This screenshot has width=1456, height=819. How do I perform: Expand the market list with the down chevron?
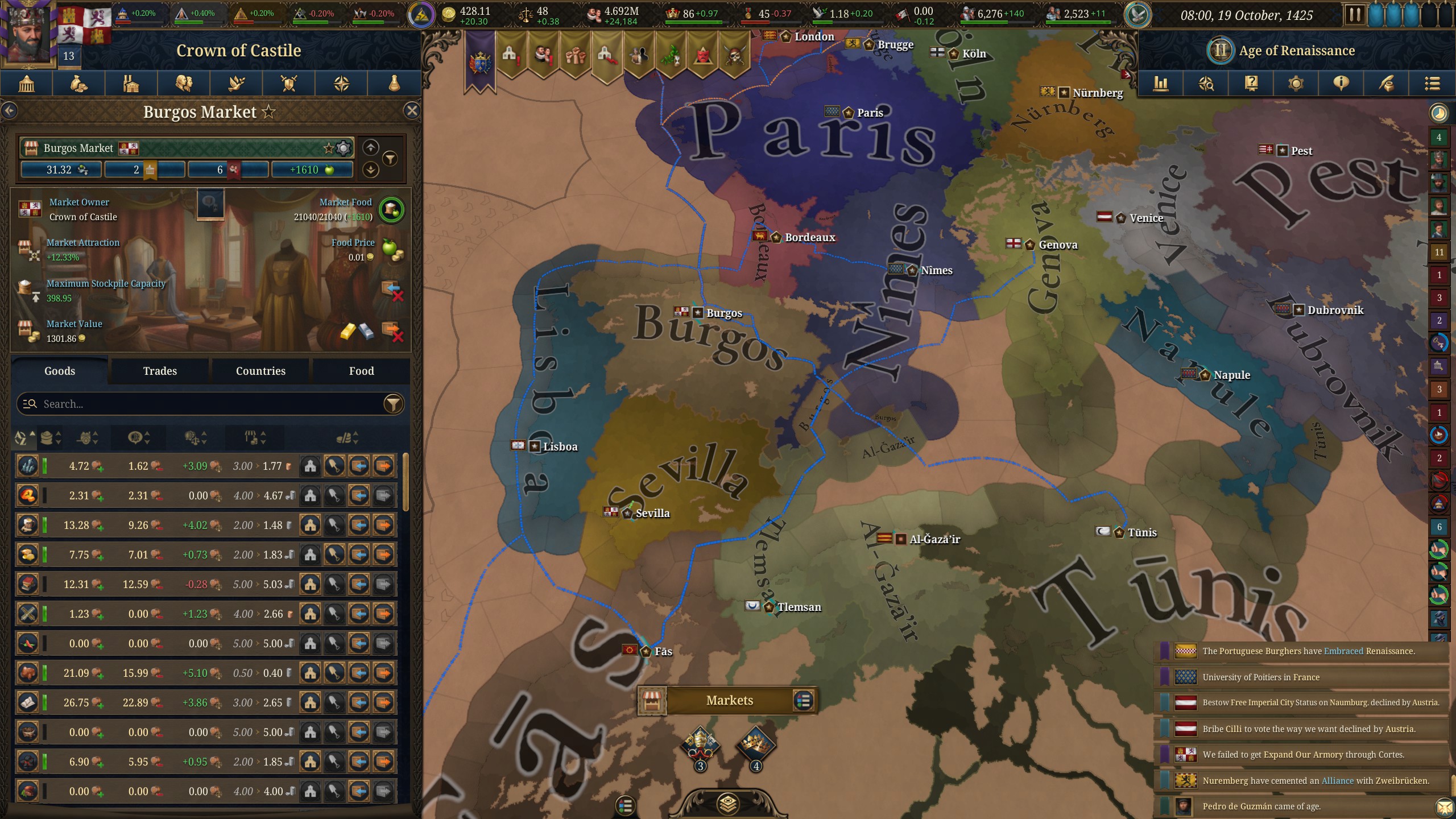click(370, 169)
